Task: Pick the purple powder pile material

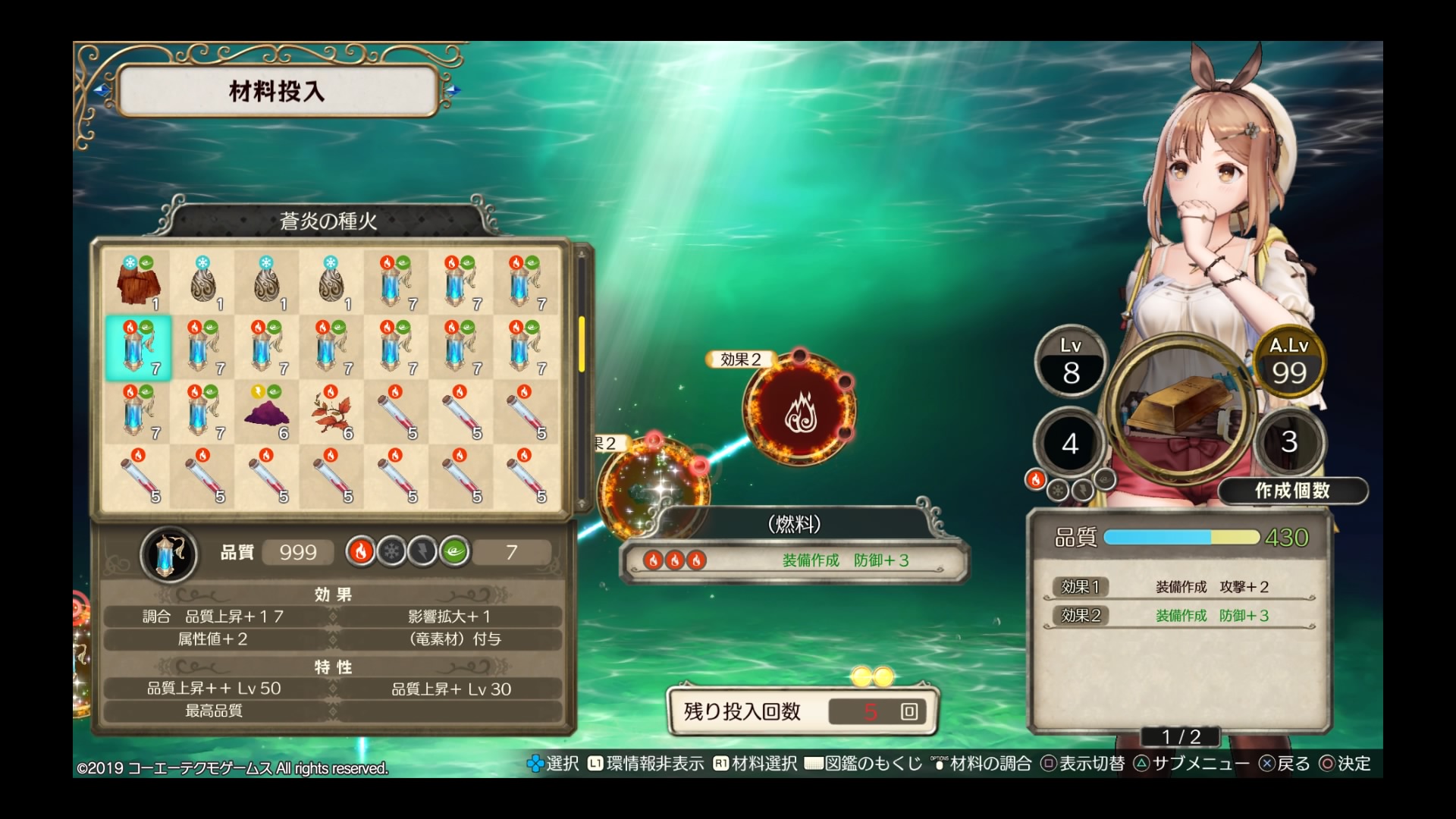Action: 267,412
